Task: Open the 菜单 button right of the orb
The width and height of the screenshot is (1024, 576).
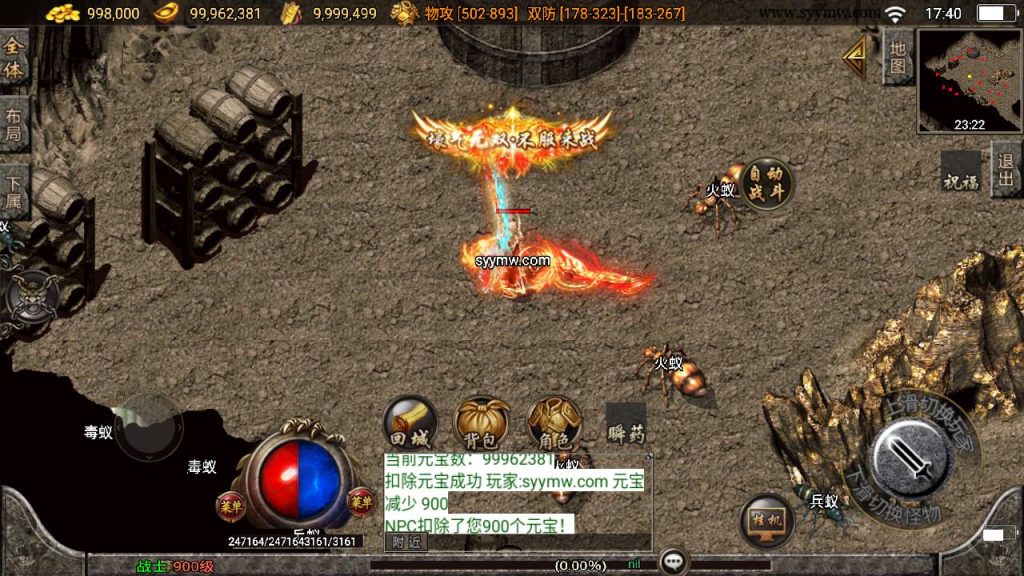Action: pos(360,500)
